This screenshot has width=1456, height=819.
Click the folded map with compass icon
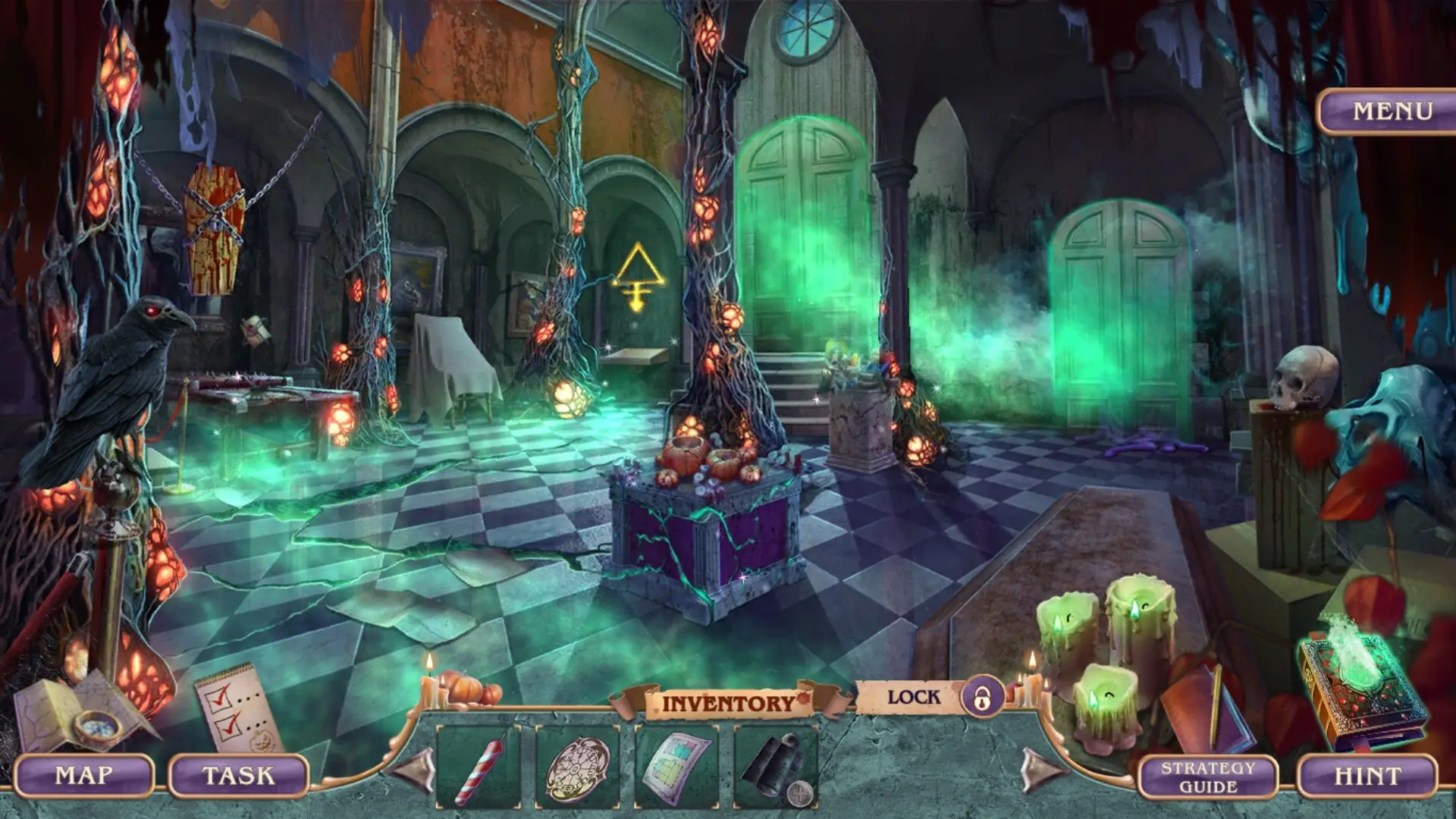(x=82, y=711)
